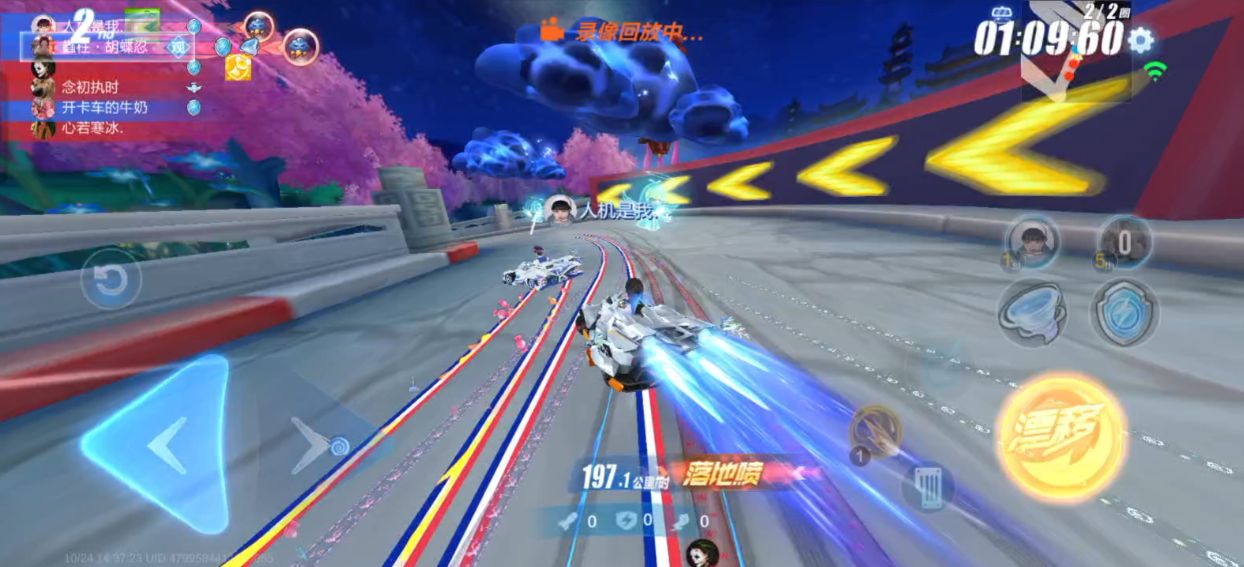Steer left with the glowing left arrow
Viewport: 1244px width, 567px height.
160,444
